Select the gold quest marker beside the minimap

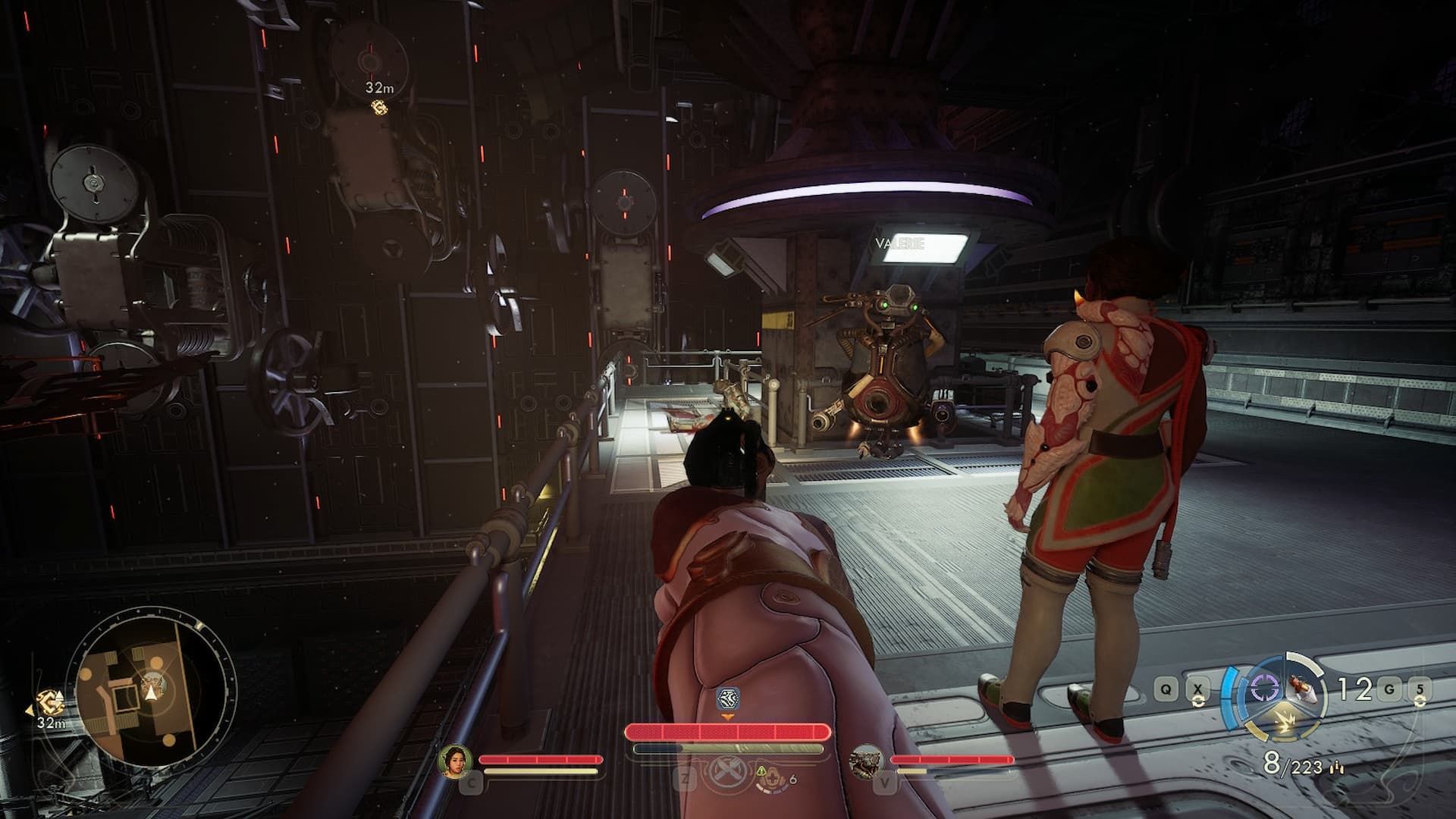51,703
